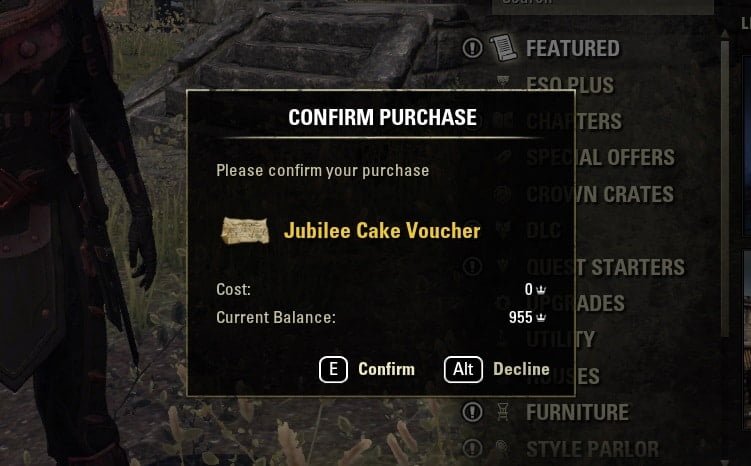Open the Special Offers category

[x=600, y=157]
